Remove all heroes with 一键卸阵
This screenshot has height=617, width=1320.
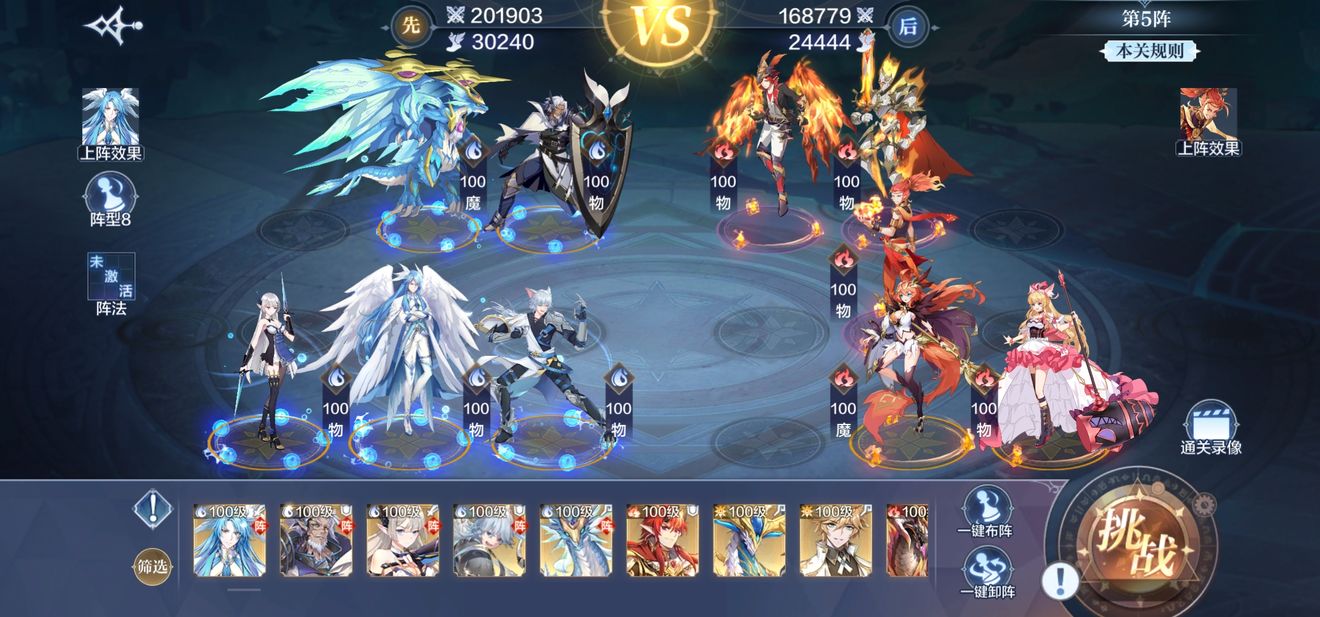pyautogui.click(x=985, y=573)
